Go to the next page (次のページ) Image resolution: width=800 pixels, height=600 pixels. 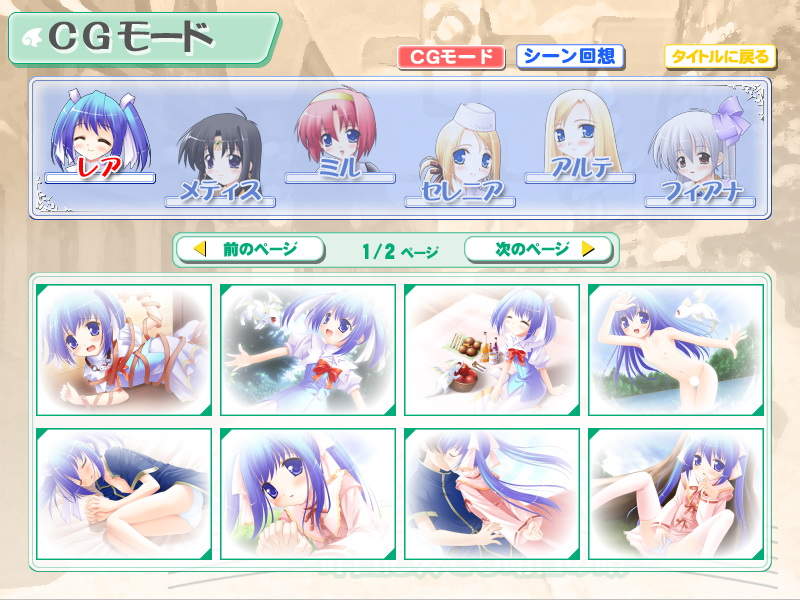coord(539,249)
